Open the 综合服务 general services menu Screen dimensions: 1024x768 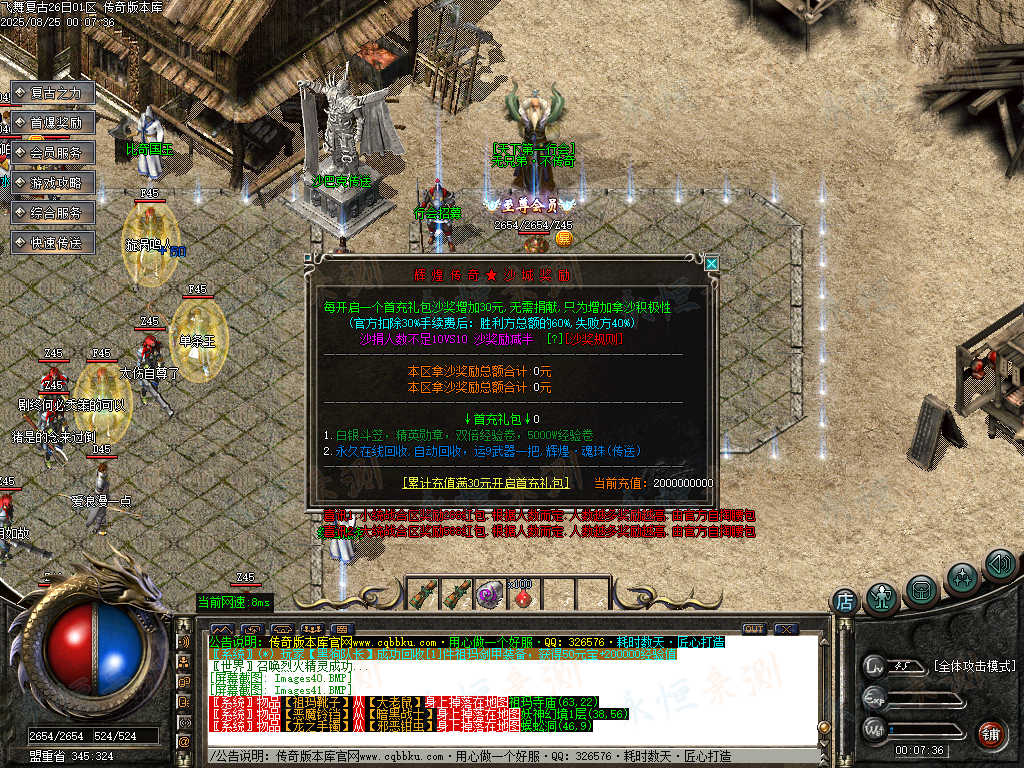coord(53,213)
